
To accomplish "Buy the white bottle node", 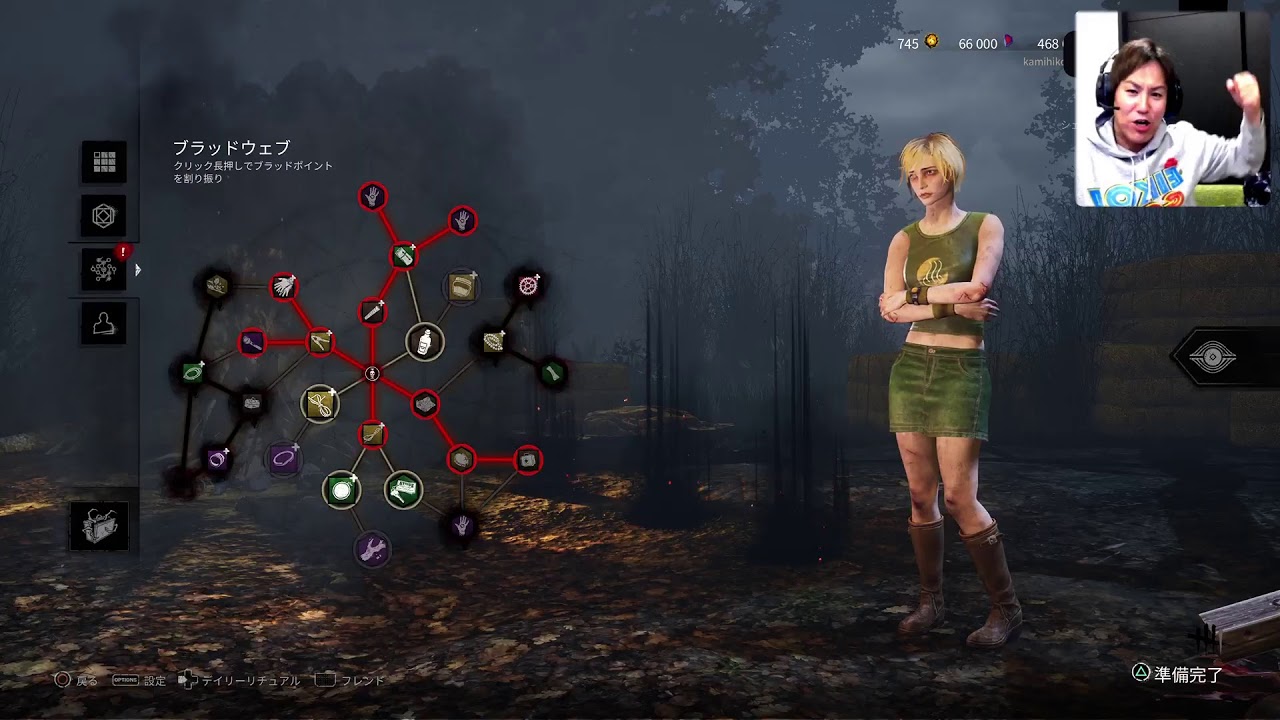I will tap(425, 341).
